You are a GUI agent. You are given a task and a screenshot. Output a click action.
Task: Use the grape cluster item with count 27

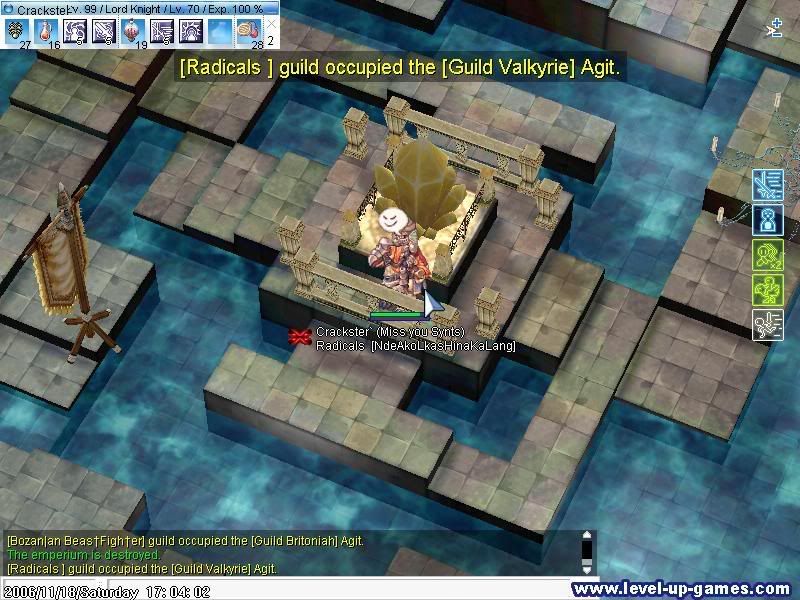(17, 31)
